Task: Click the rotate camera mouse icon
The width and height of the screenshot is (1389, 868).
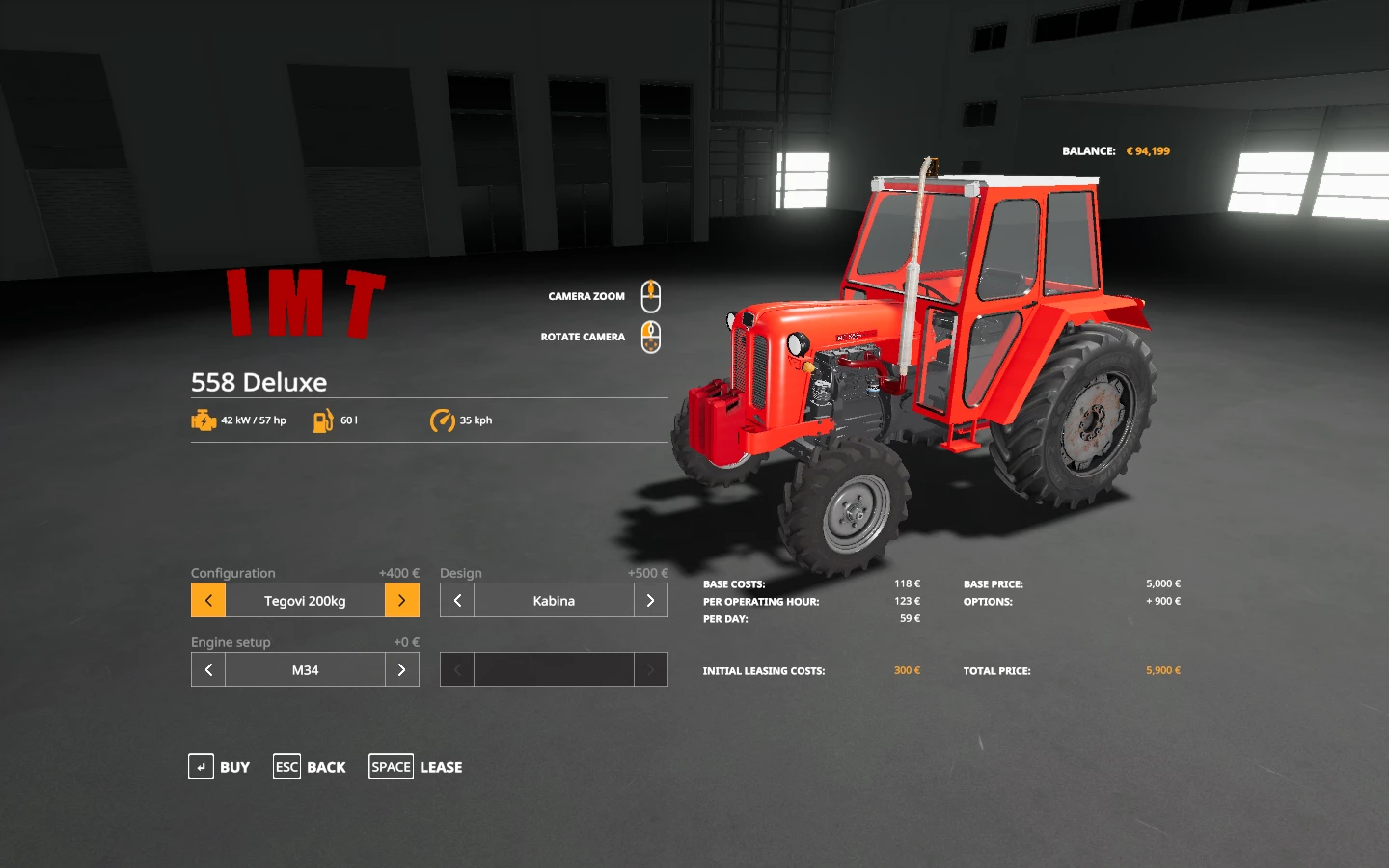Action: point(650,336)
